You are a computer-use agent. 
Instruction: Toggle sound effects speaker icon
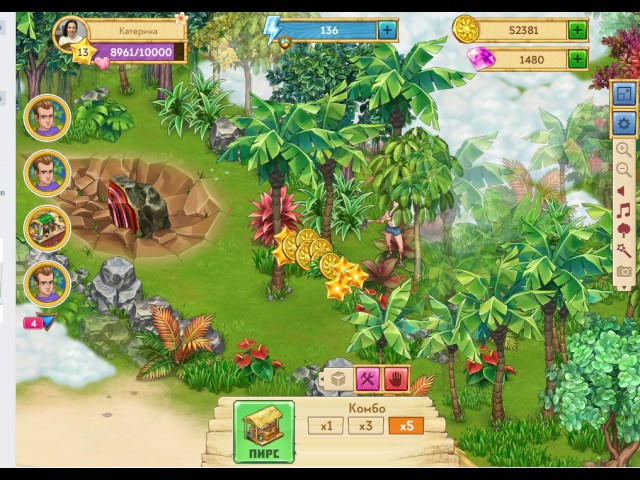(x=624, y=190)
